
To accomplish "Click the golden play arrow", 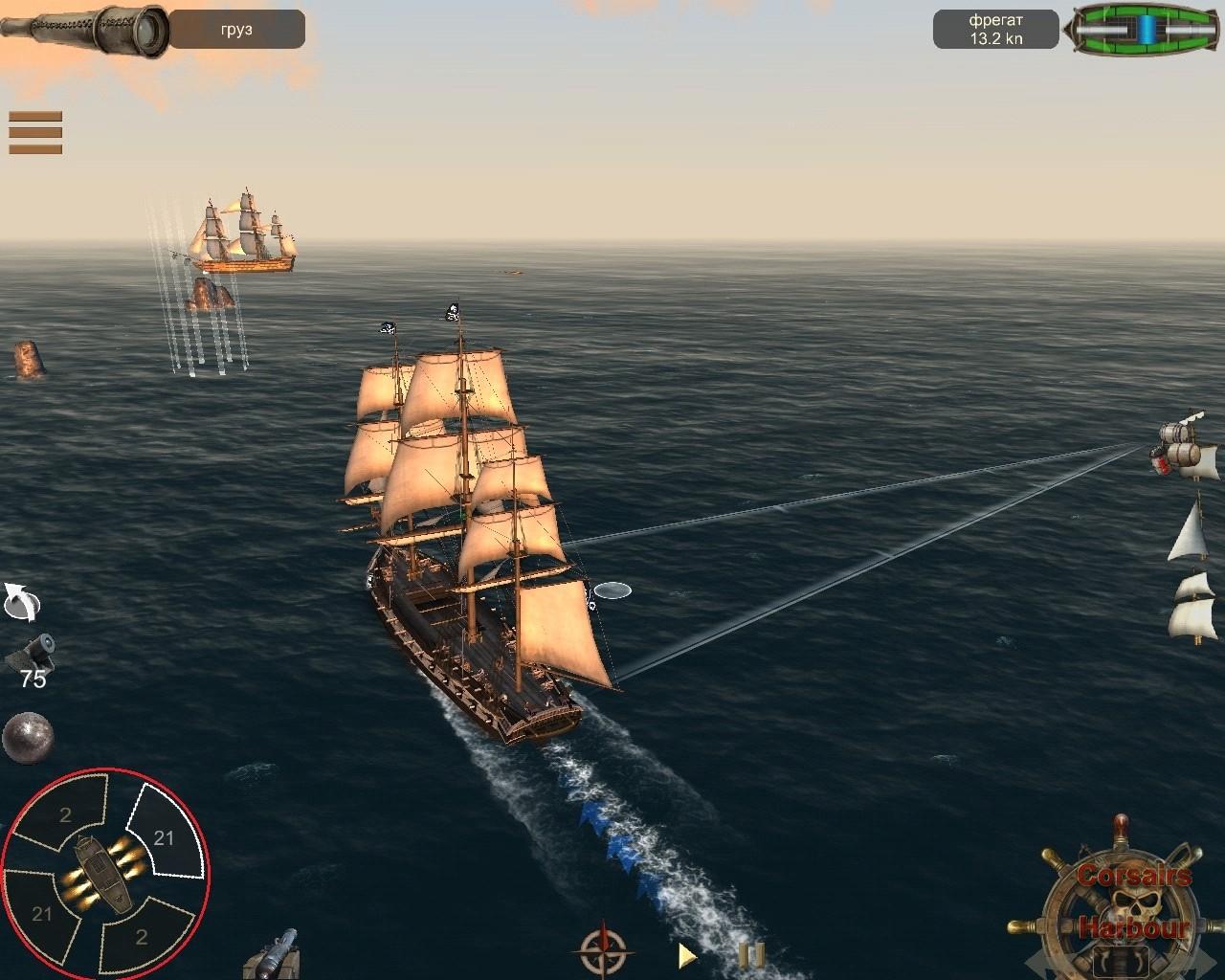I will tap(686, 954).
